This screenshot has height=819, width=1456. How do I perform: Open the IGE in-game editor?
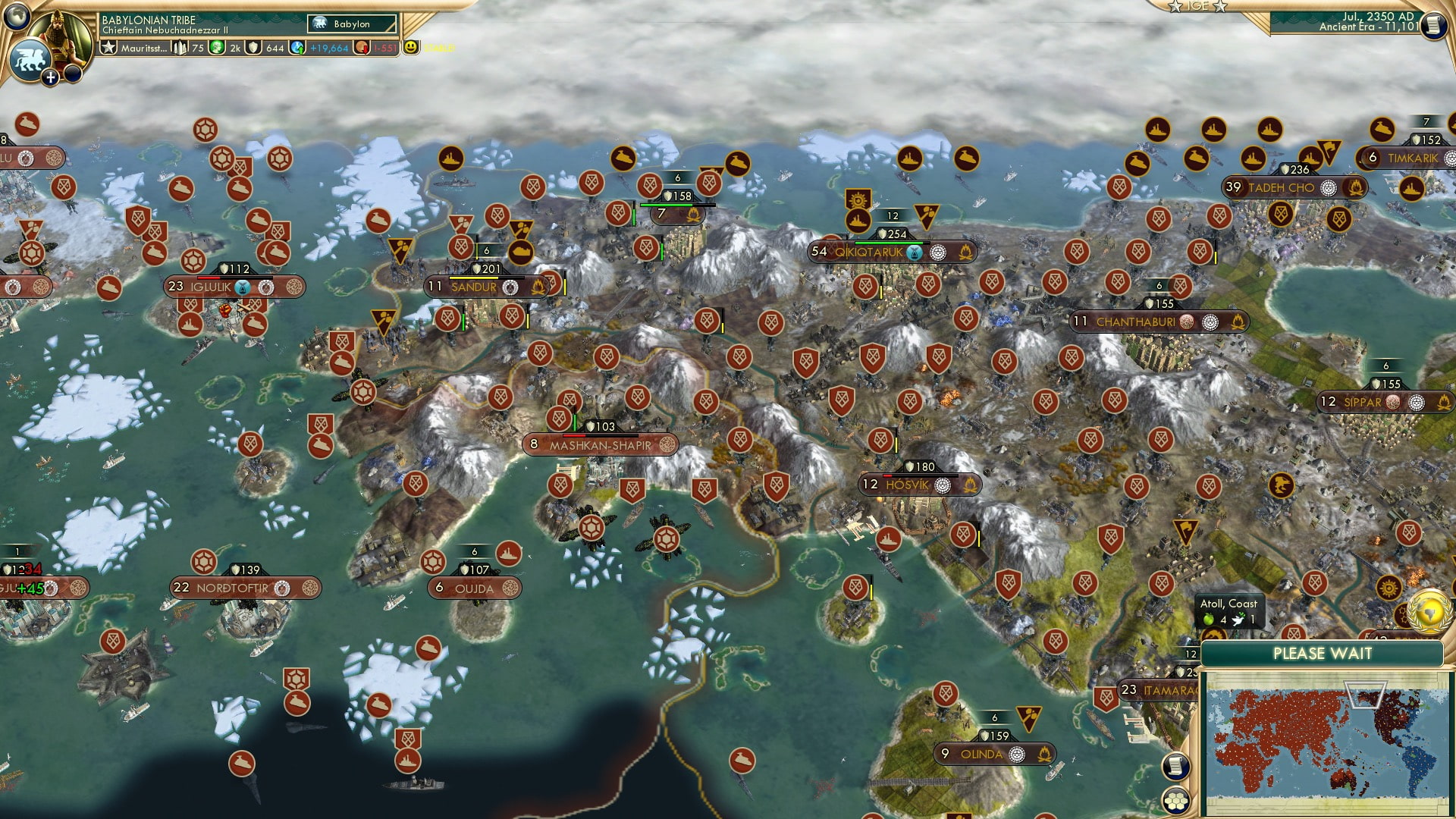(1198, 6)
